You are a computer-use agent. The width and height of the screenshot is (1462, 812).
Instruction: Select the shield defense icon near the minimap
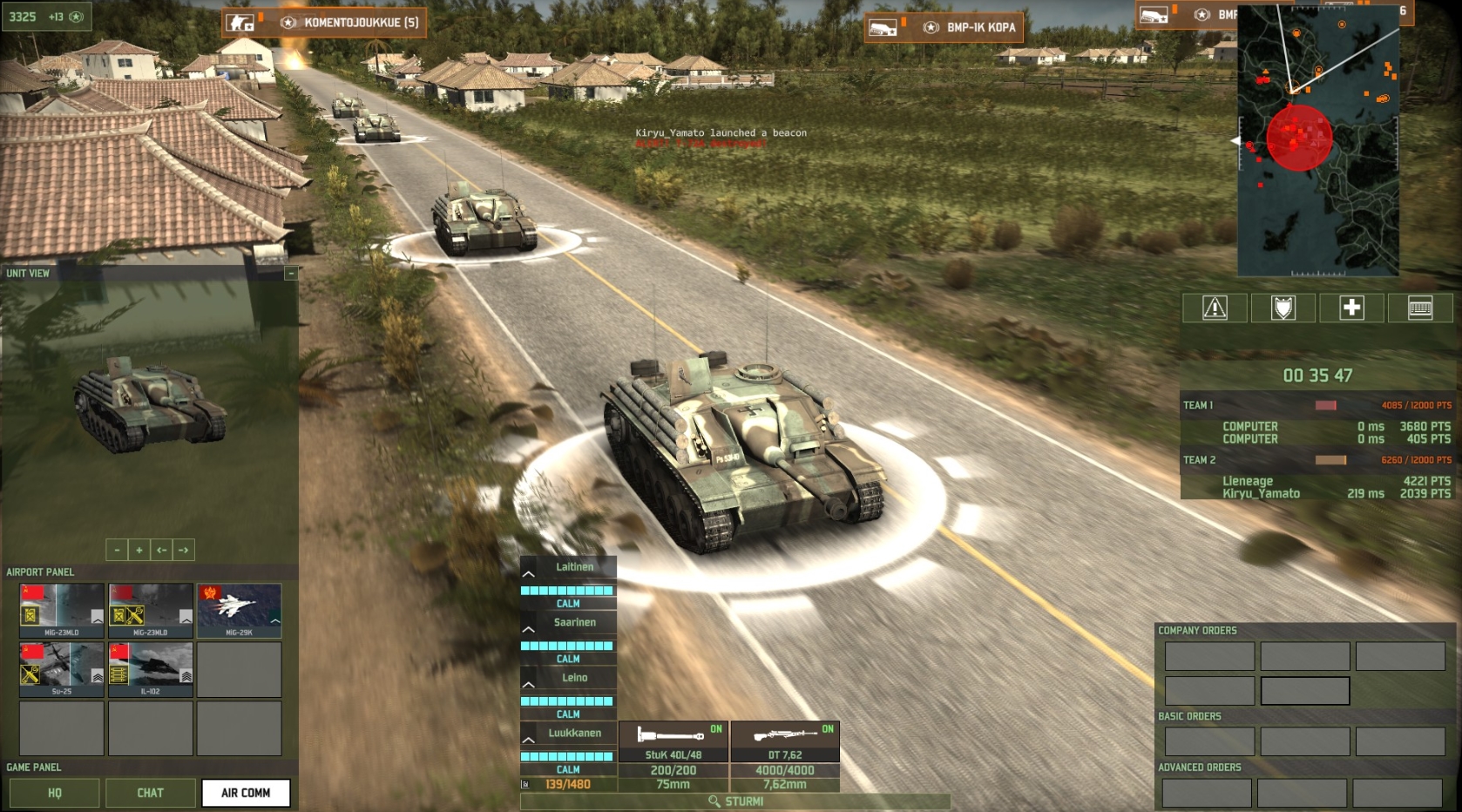tap(1282, 308)
